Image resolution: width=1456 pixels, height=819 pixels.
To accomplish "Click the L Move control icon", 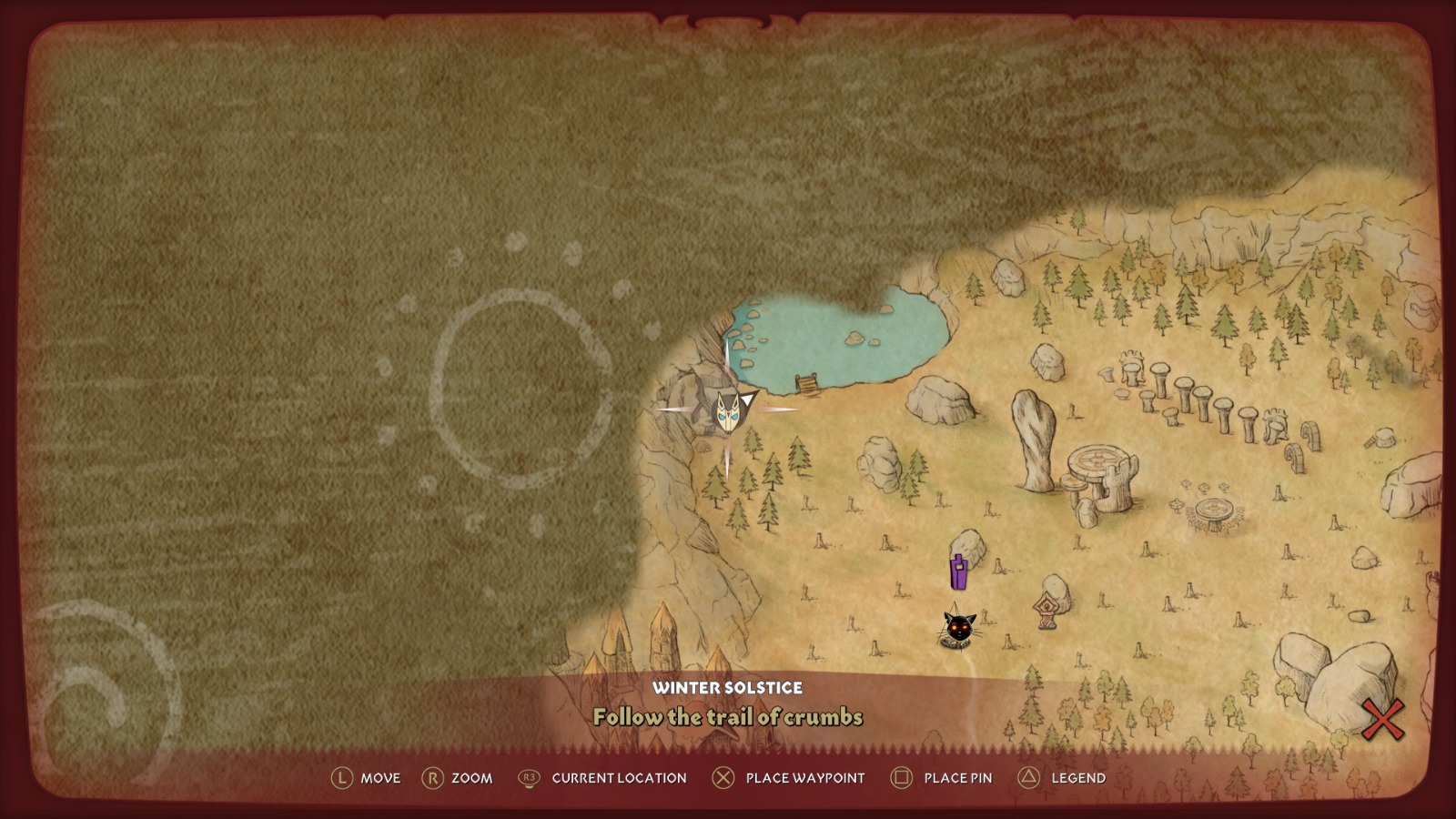I will (343, 778).
